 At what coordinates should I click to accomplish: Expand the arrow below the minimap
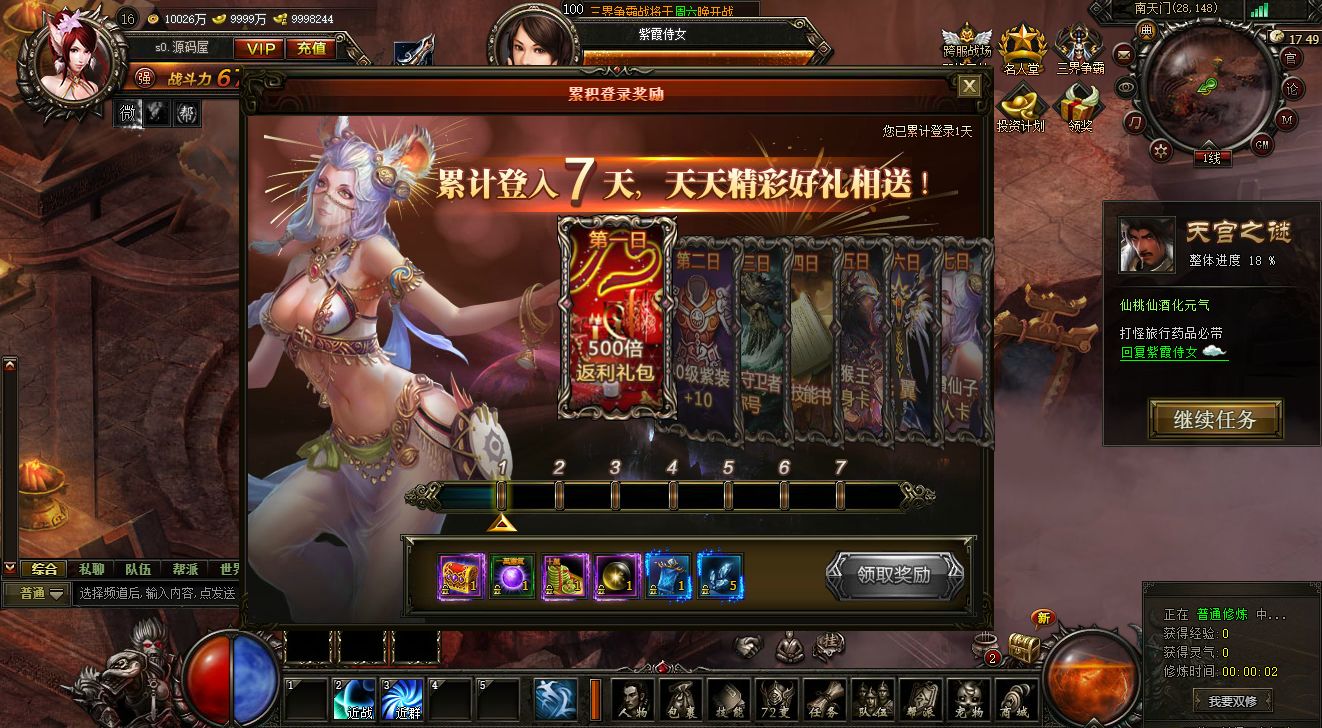click(x=1210, y=145)
